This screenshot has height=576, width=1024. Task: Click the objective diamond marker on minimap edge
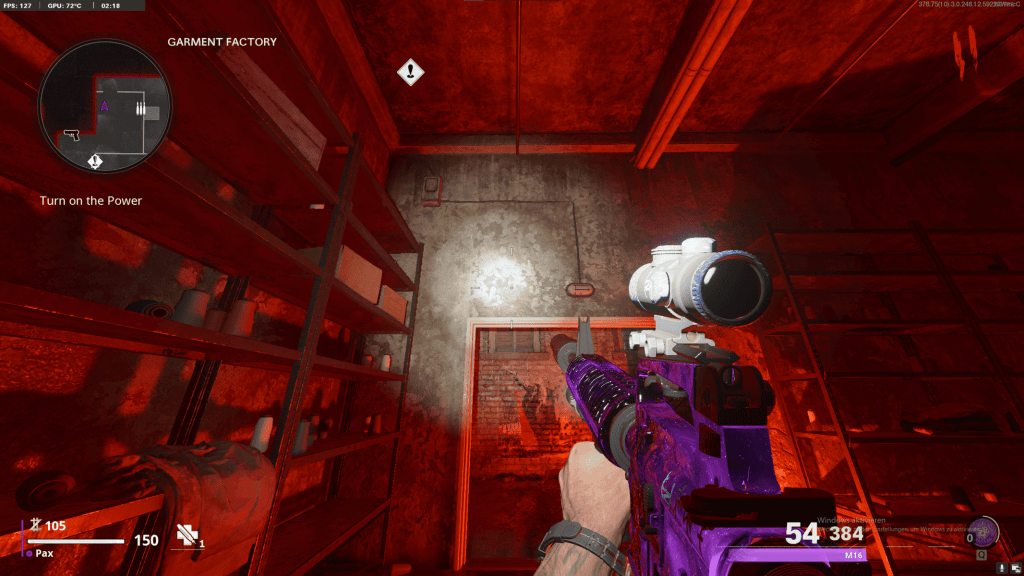pos(95,161)
